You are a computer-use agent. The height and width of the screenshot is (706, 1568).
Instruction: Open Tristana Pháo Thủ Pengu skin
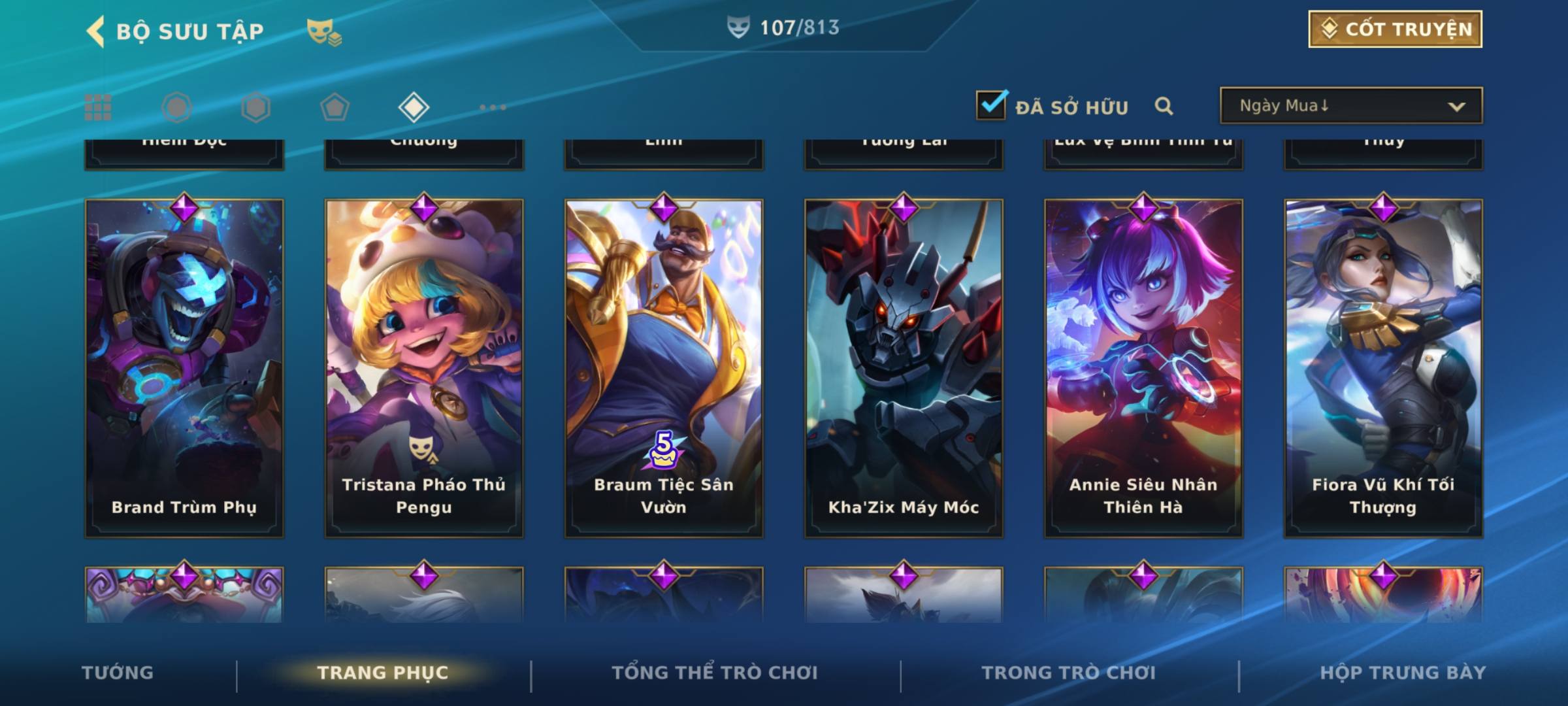pyautogui.click(x=424, y=368)
